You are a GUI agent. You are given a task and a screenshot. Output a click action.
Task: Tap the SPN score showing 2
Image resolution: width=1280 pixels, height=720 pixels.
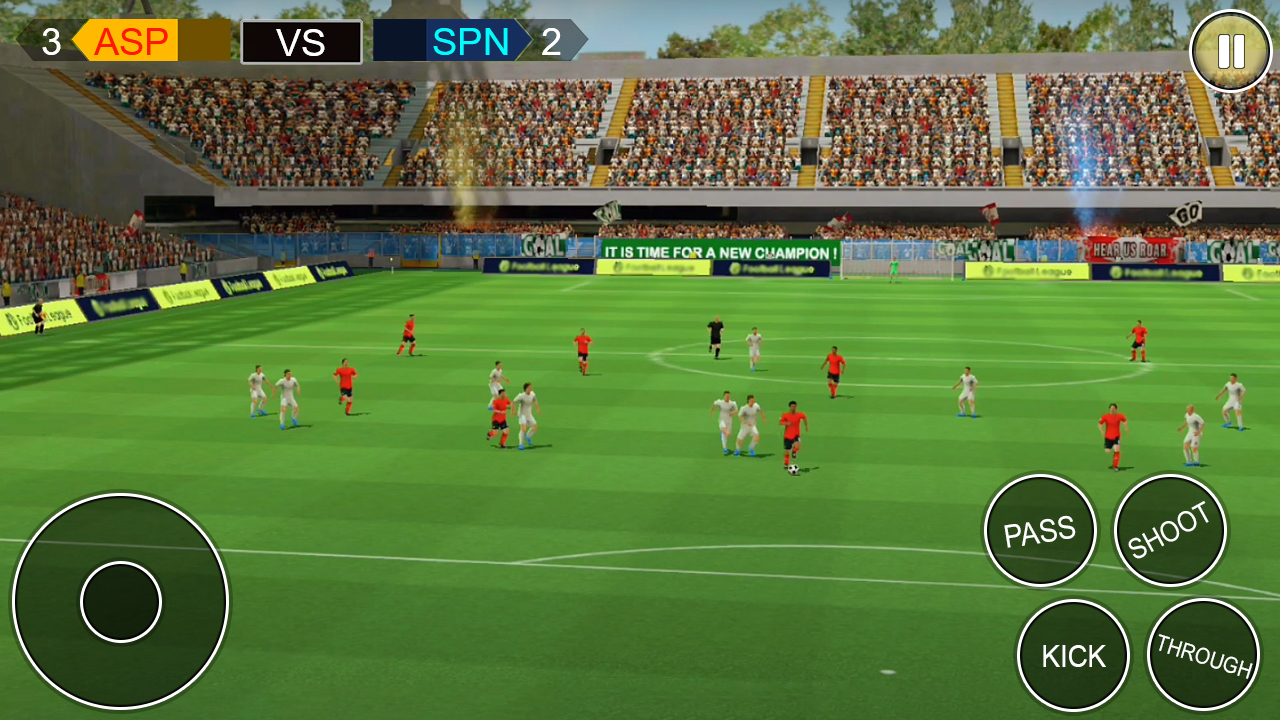(x=553, y=42)
